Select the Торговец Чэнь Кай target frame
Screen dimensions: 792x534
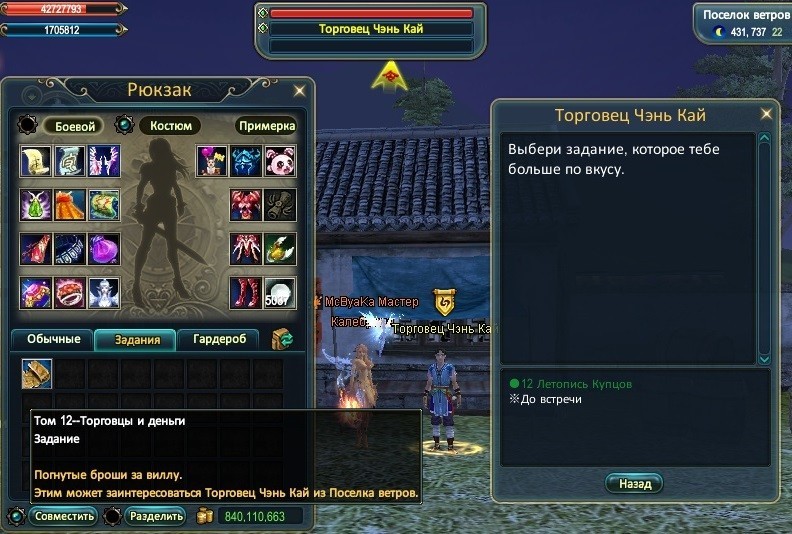(x=371, y=29)
